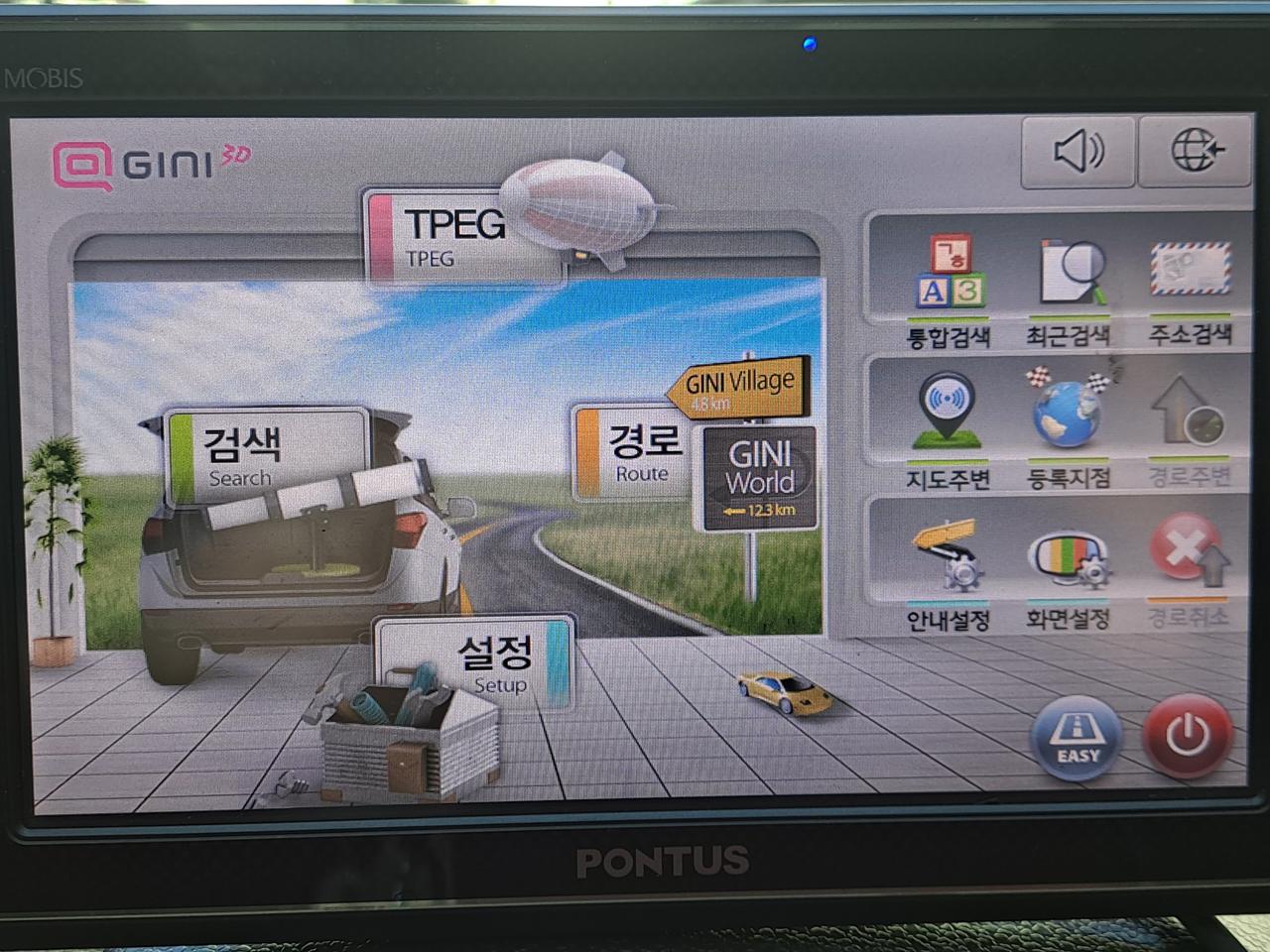Select the 경로주변 route-vicinity search
1270x952 pixels.
[x=1188, y=421]
